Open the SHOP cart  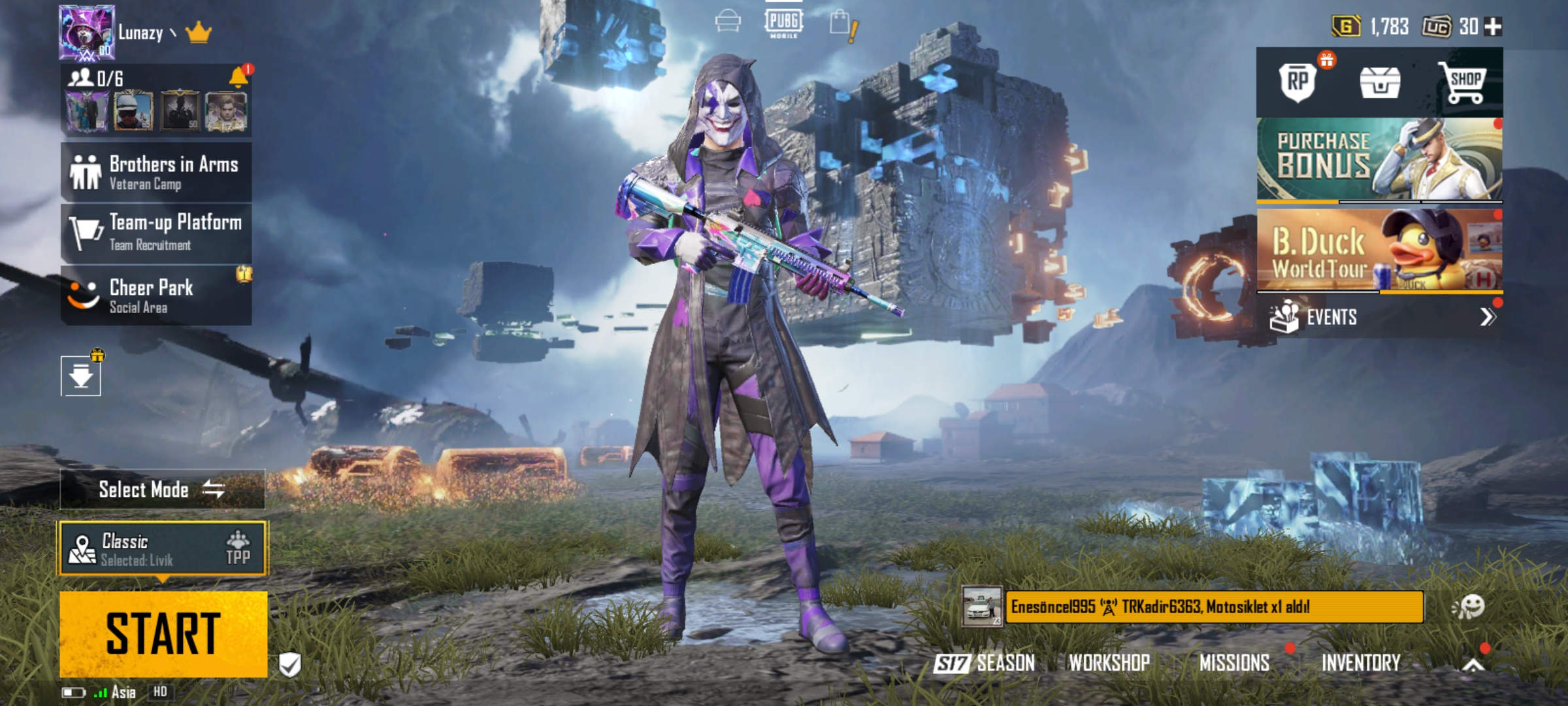pyautogui.click(x=1463, y=82)
